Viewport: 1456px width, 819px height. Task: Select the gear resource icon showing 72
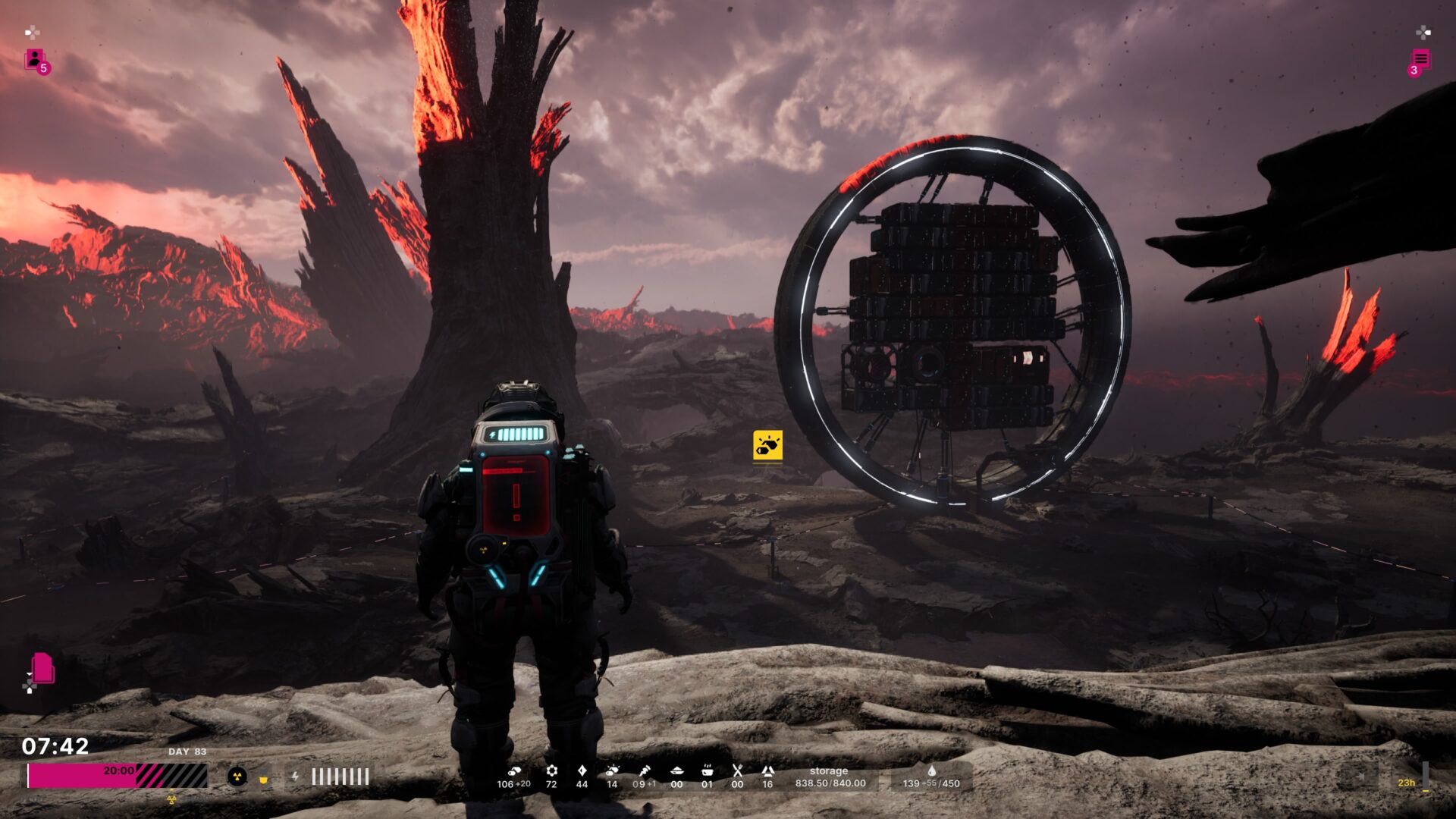(x=551, y=770)
